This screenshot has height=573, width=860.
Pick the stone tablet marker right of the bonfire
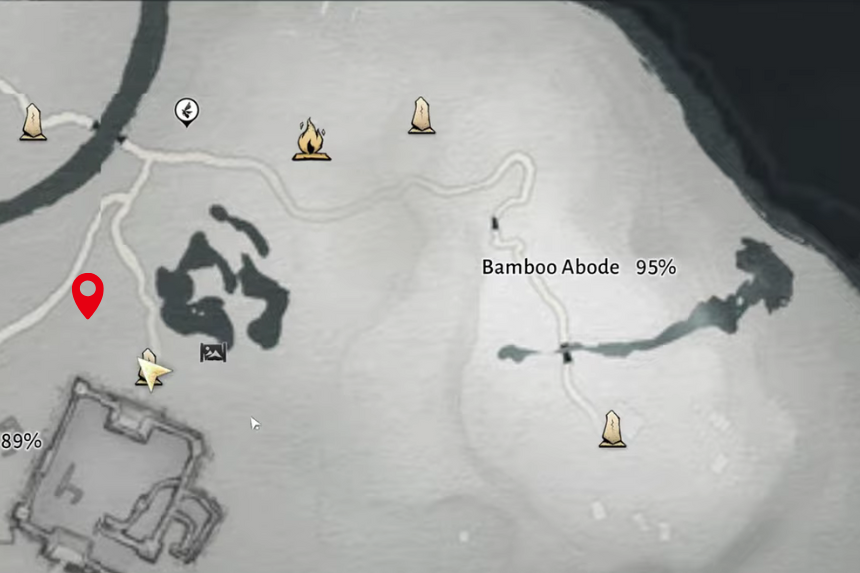click(x=422, y=116)
